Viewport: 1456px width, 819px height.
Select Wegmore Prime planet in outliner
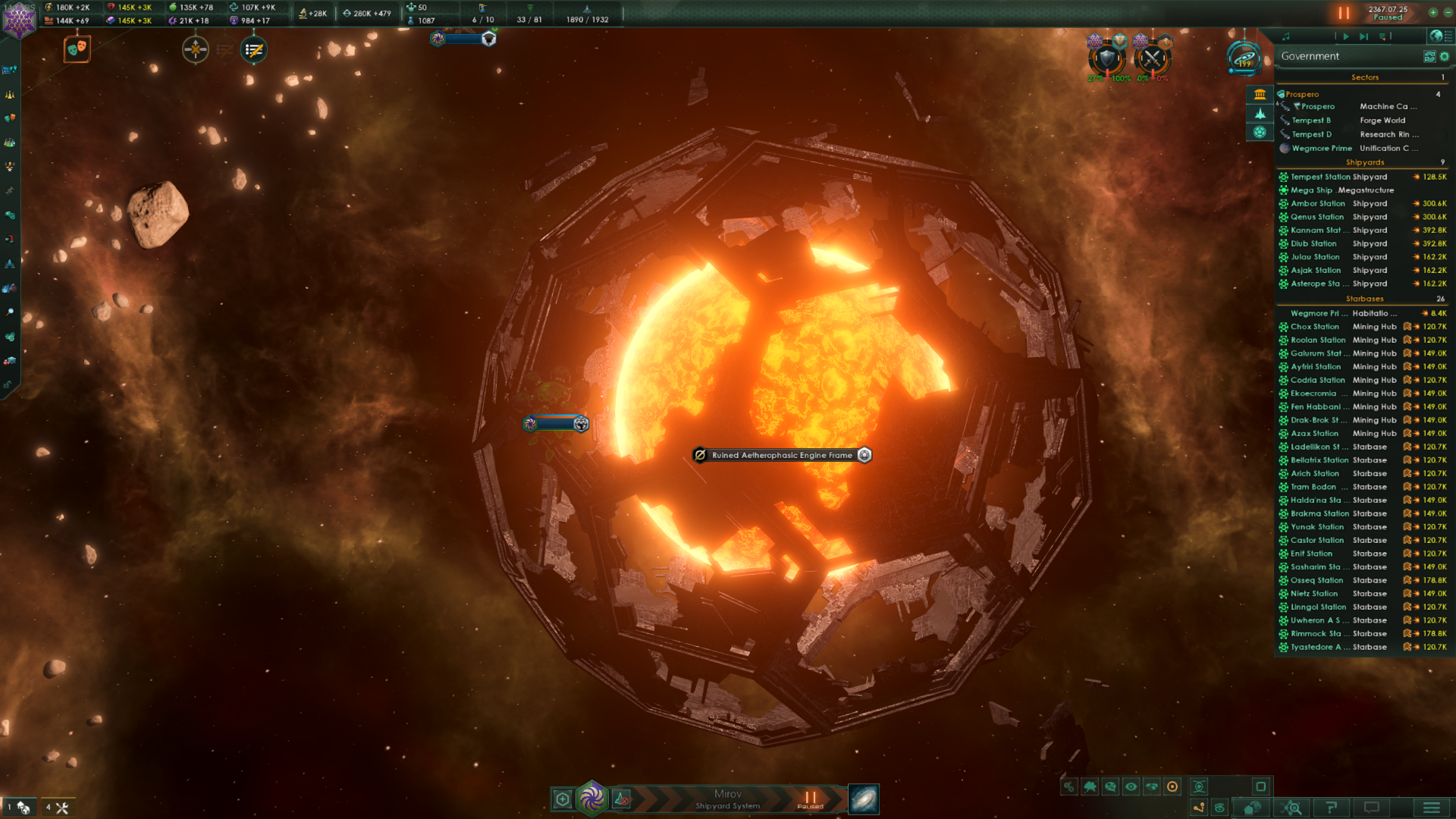(1321, 149)
